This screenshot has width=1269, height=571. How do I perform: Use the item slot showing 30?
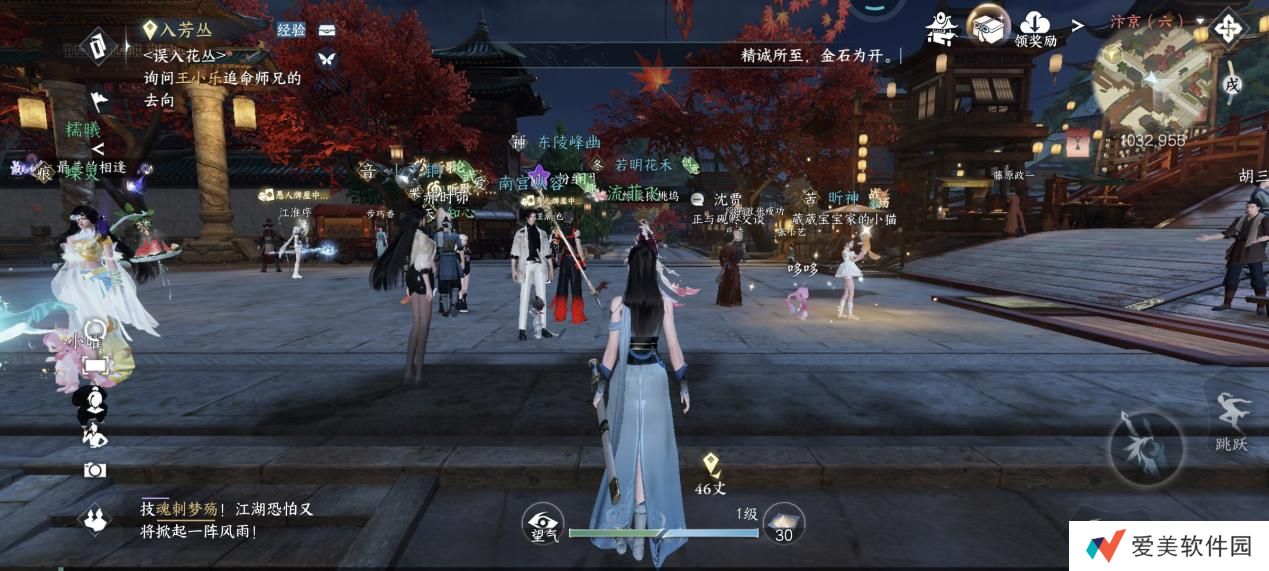(784, 524)
